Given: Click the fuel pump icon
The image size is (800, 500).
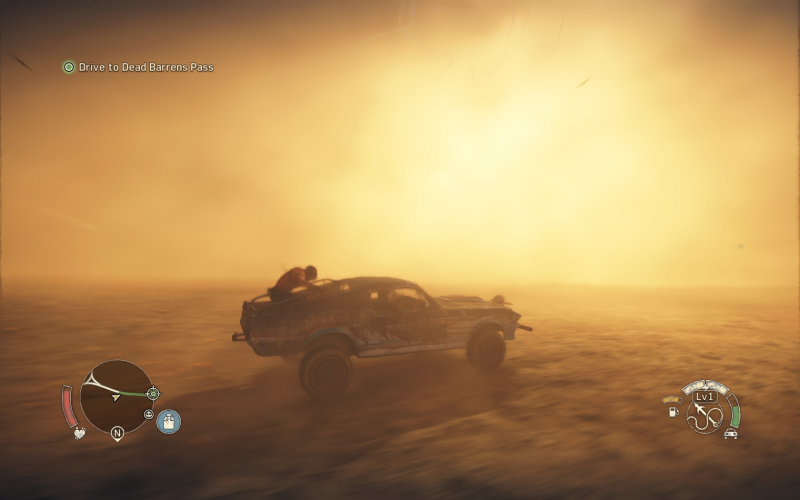Looking at the screenshot, I should coord(673,410).
